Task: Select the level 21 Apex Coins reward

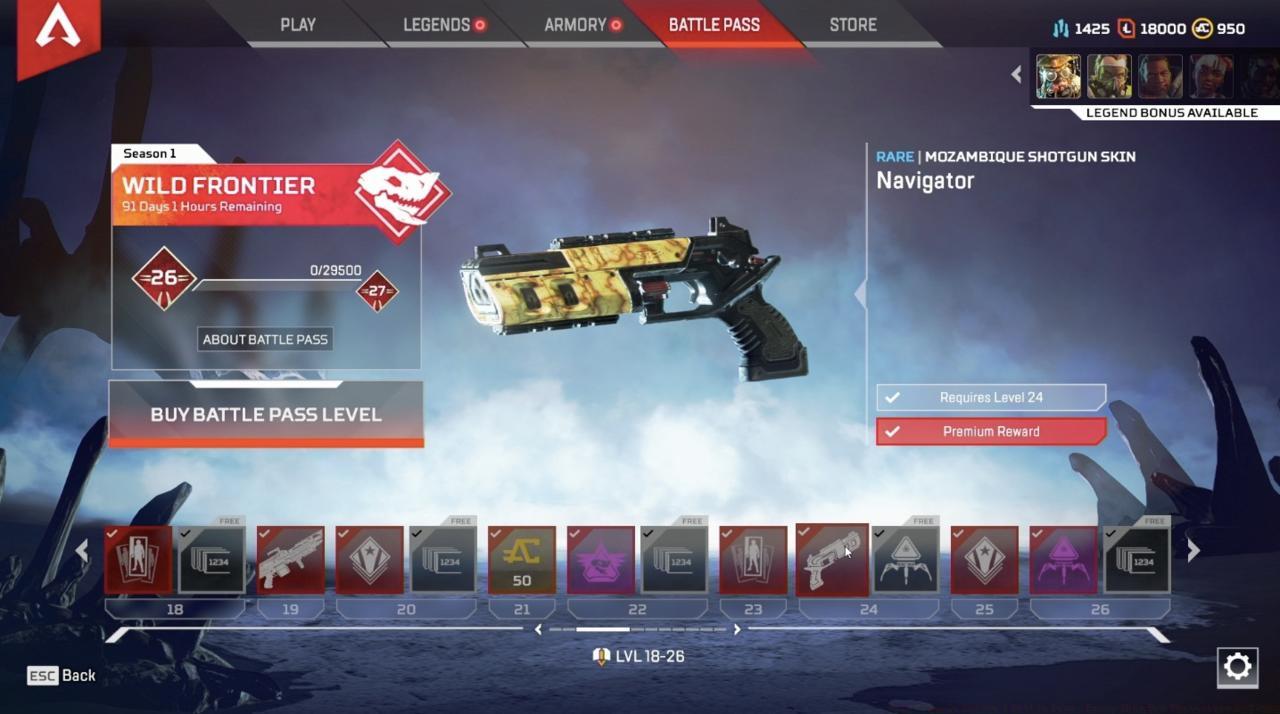Action: pyautogui.click(x=522, y=561)
